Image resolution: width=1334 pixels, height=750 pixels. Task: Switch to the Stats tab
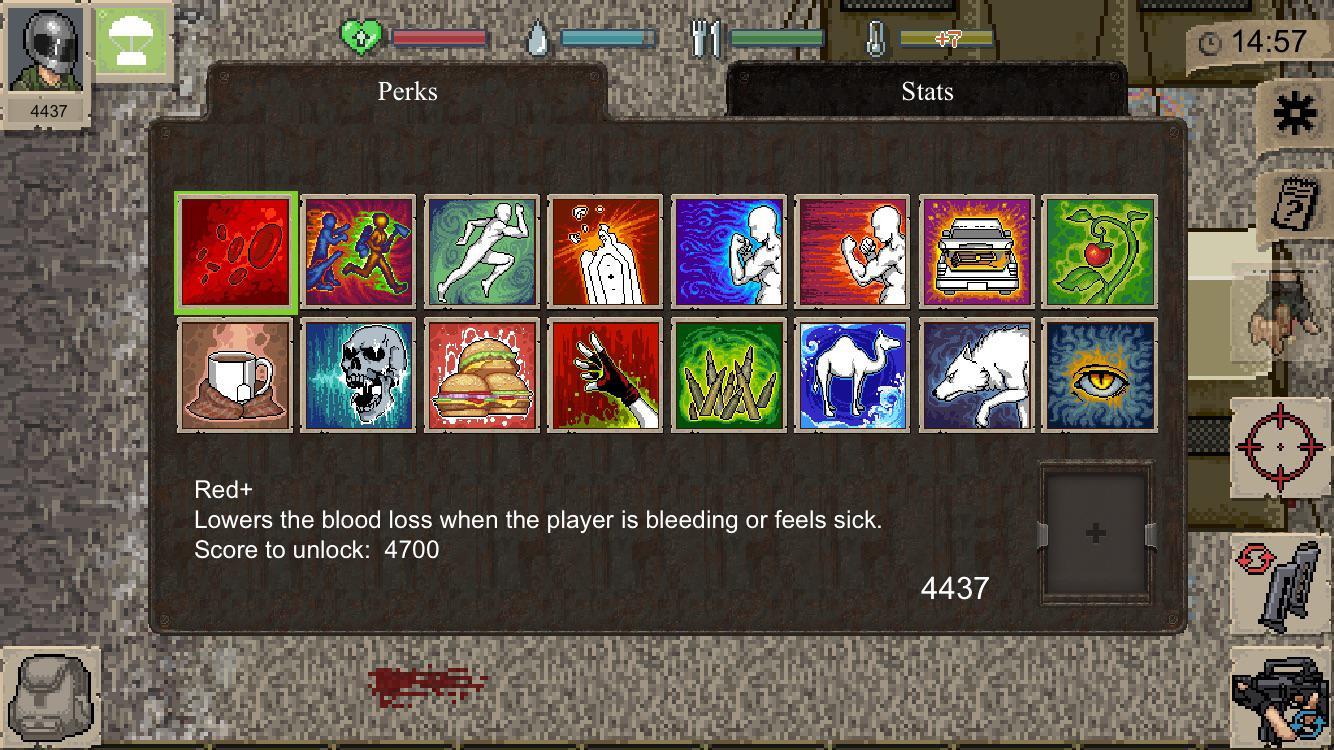926,92
